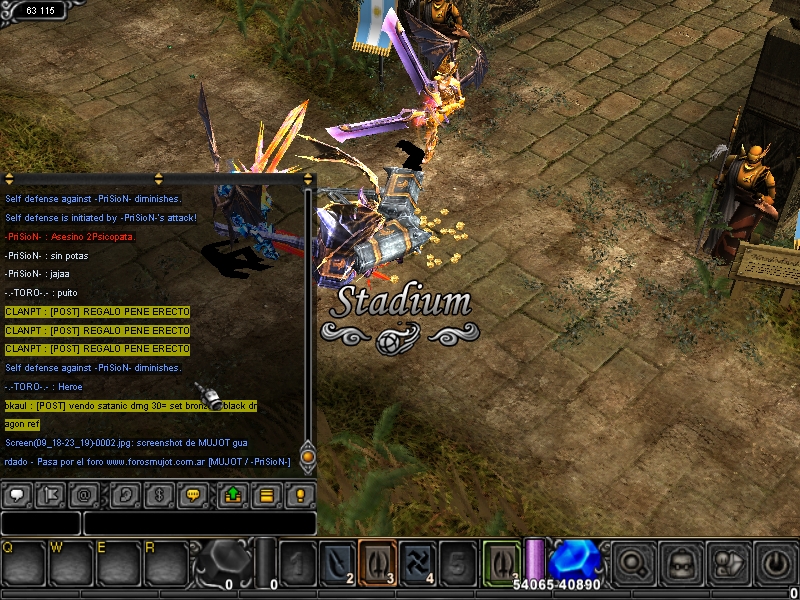The width and height of the screenshot is (800, 600).
Task: Click the short whisper name input field
Action: click(x=40, y=523)
